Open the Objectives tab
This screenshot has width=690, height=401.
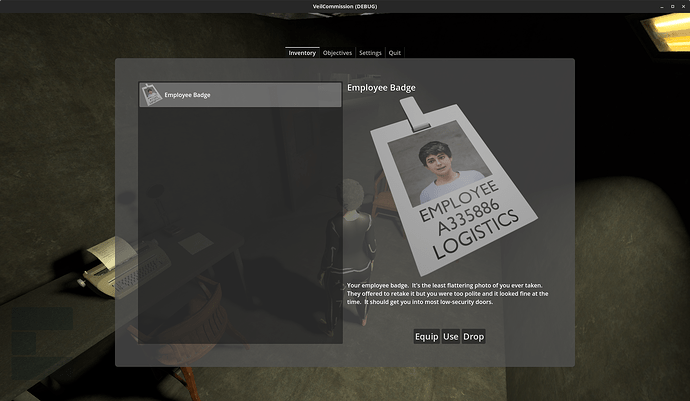click(x=337, y=53)
